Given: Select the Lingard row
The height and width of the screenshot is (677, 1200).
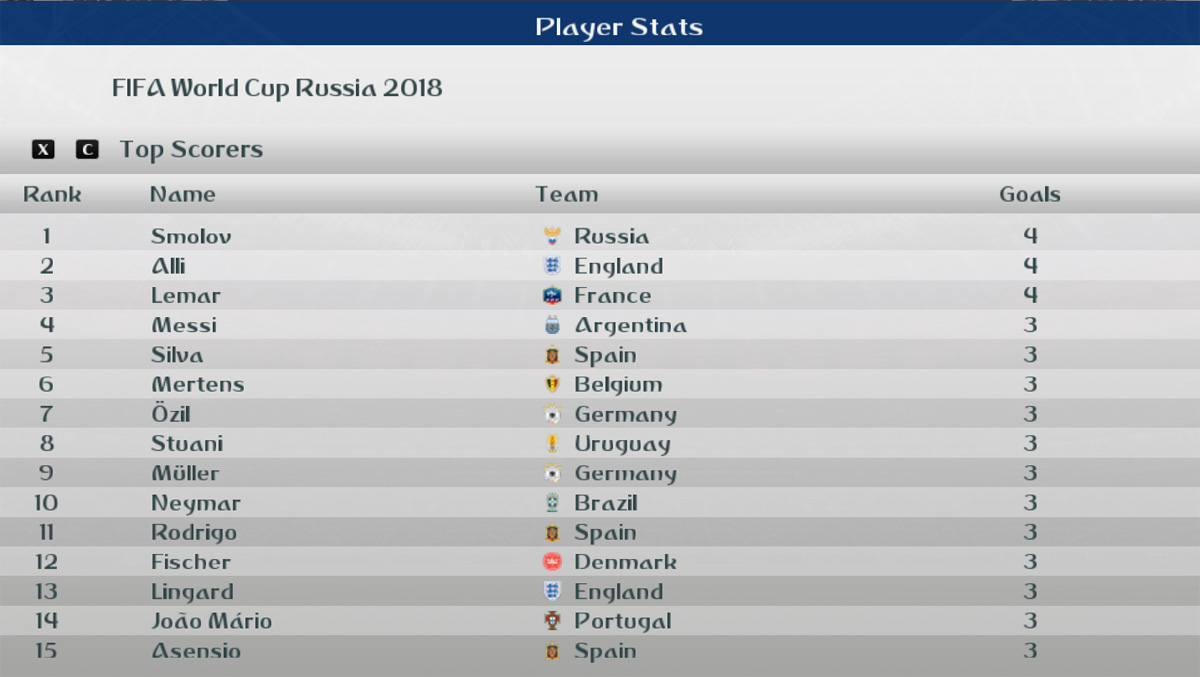Looking at the screenshot, I should 192,591.
